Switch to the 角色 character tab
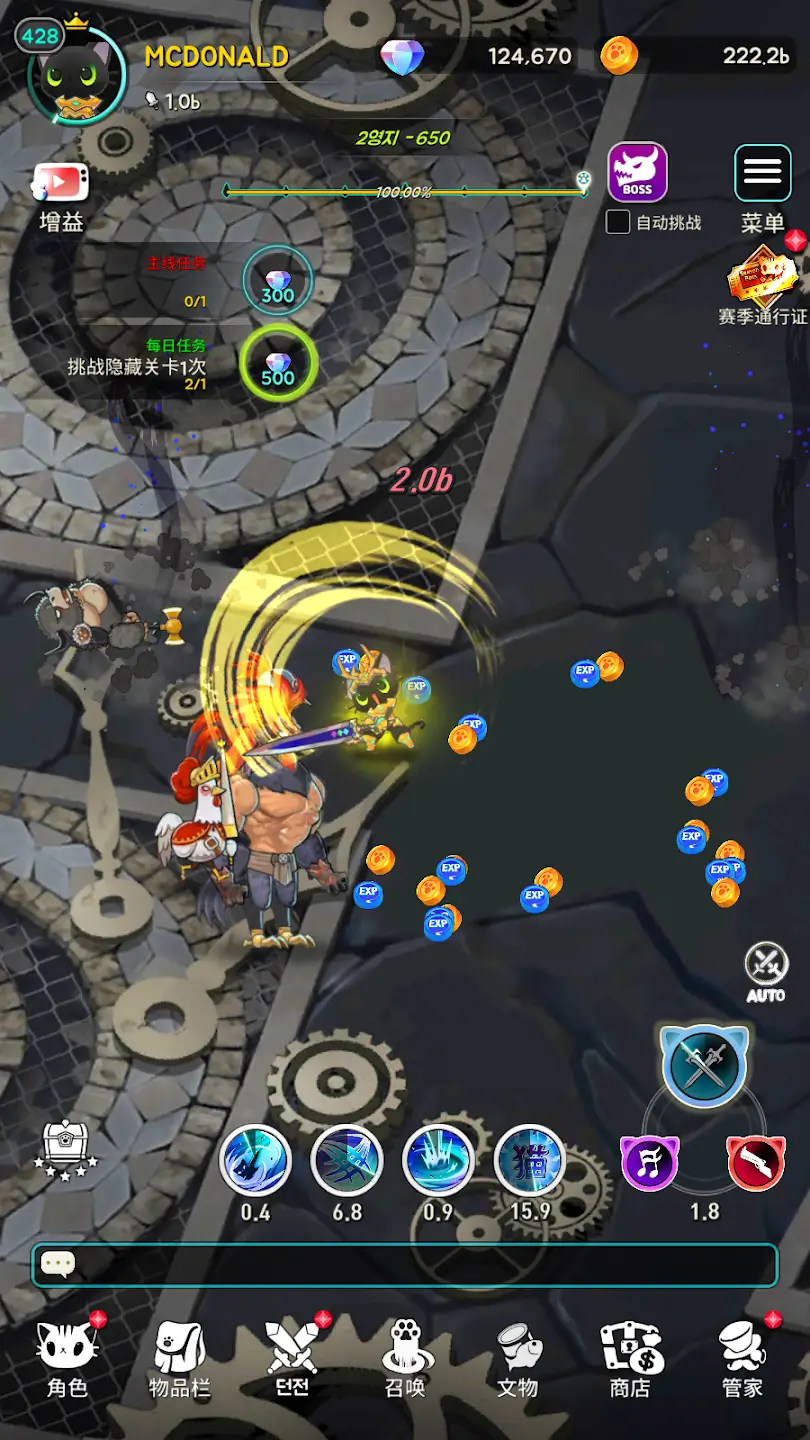This screenshot has width=810, height=1440. 68,1357
